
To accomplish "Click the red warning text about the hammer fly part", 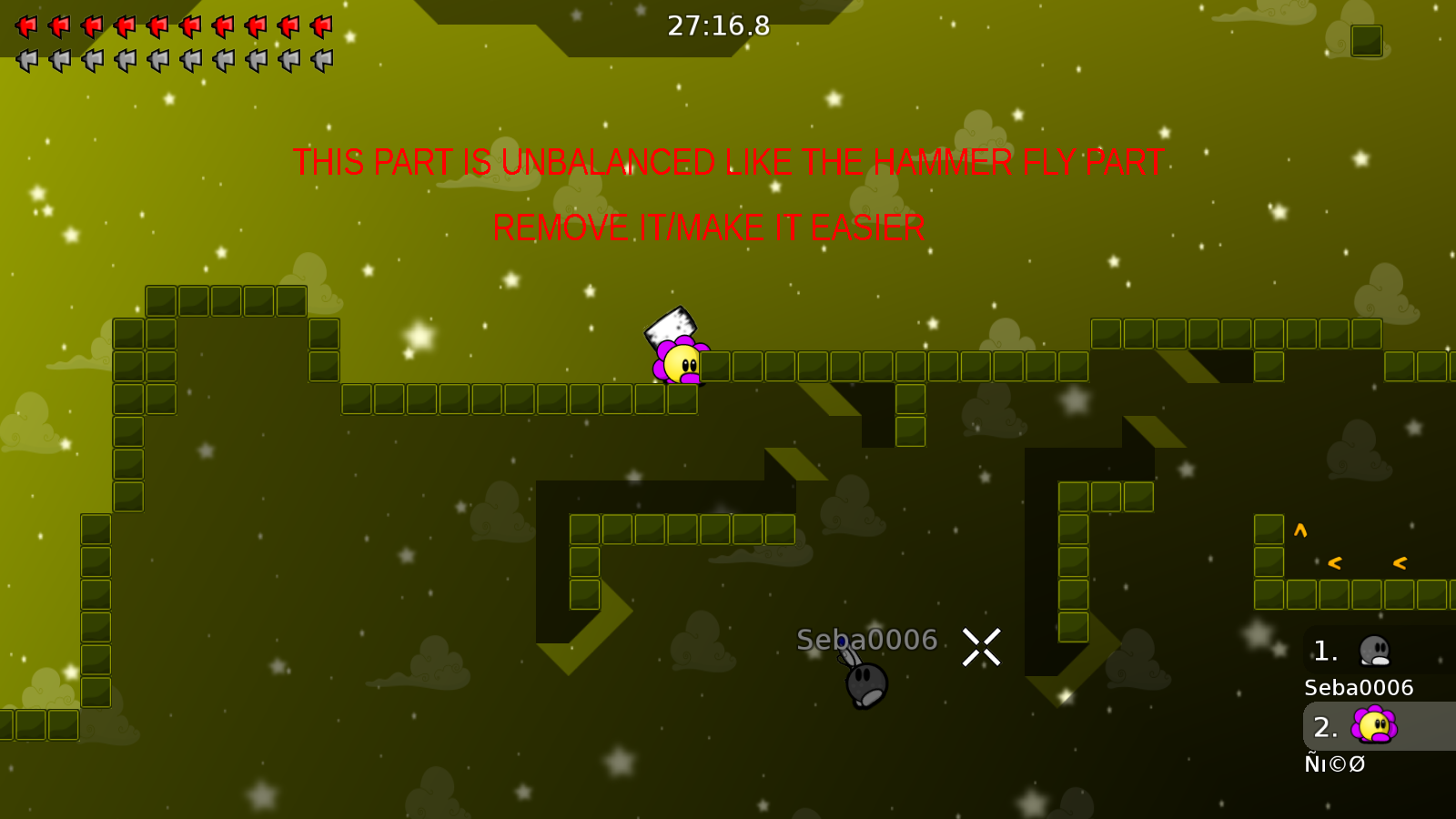I will (x=728, y=163).
